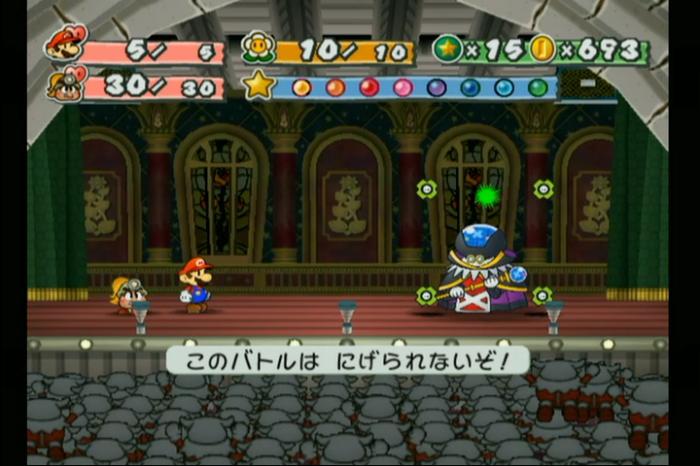Click the gold coin icon
Viewport: 700px width, 466px height.
(x=542, y=48)
